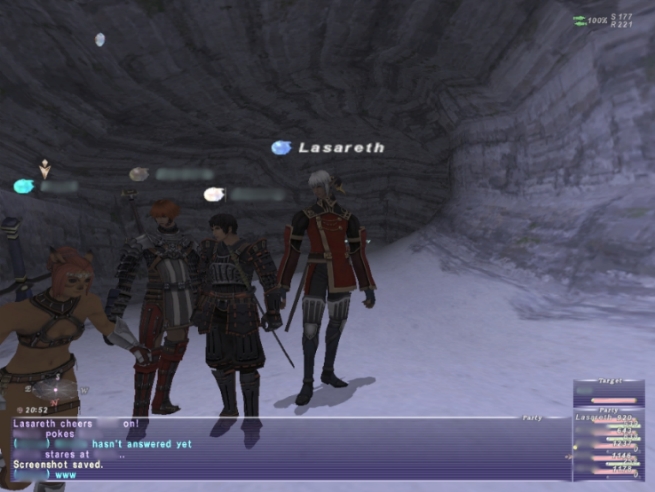This screenshot has width=655, height=492.
Task: Click the compass above the clock
Action: [55, 390]
